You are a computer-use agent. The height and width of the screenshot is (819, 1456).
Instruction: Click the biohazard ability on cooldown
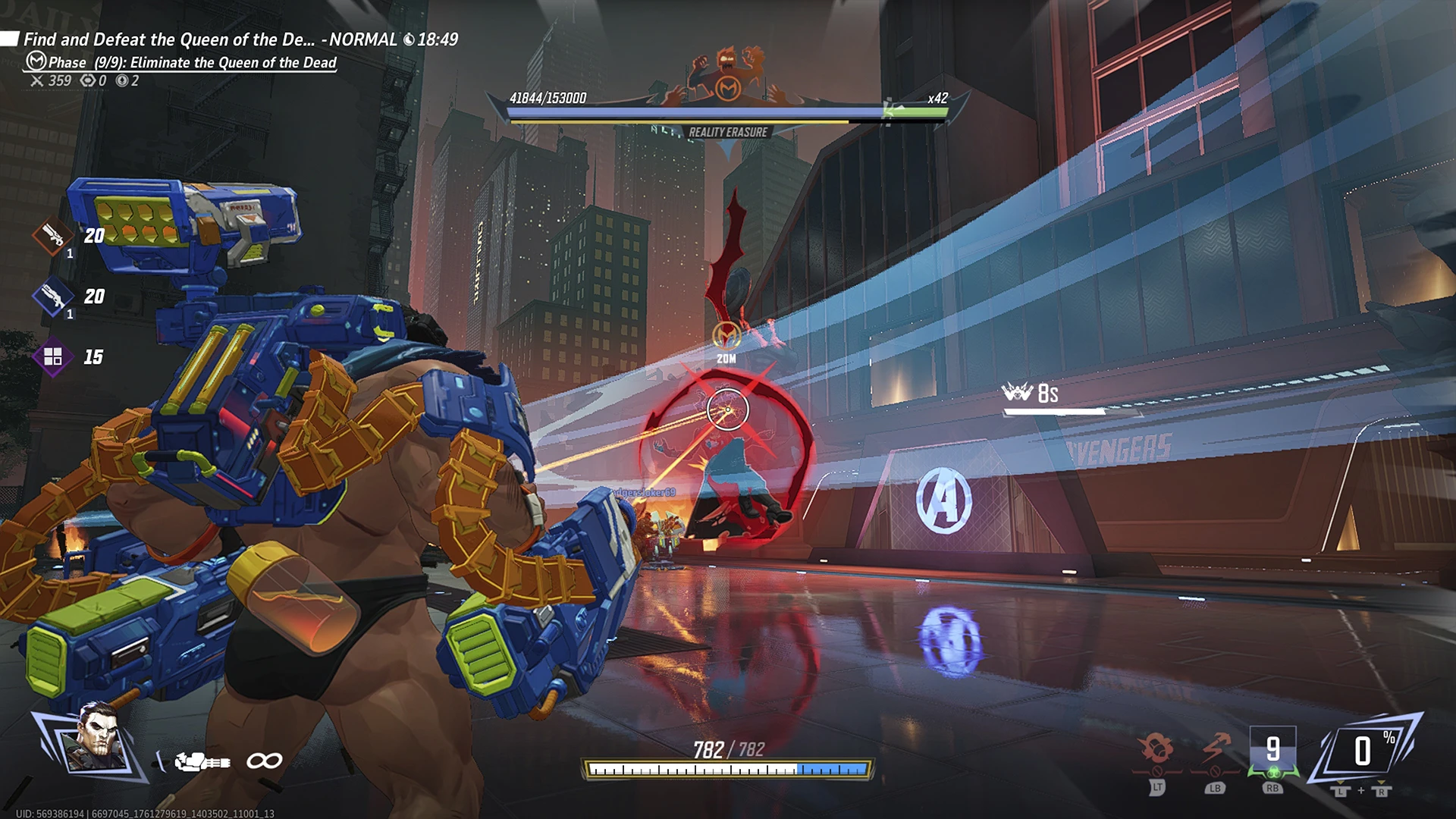(1272, 752)
